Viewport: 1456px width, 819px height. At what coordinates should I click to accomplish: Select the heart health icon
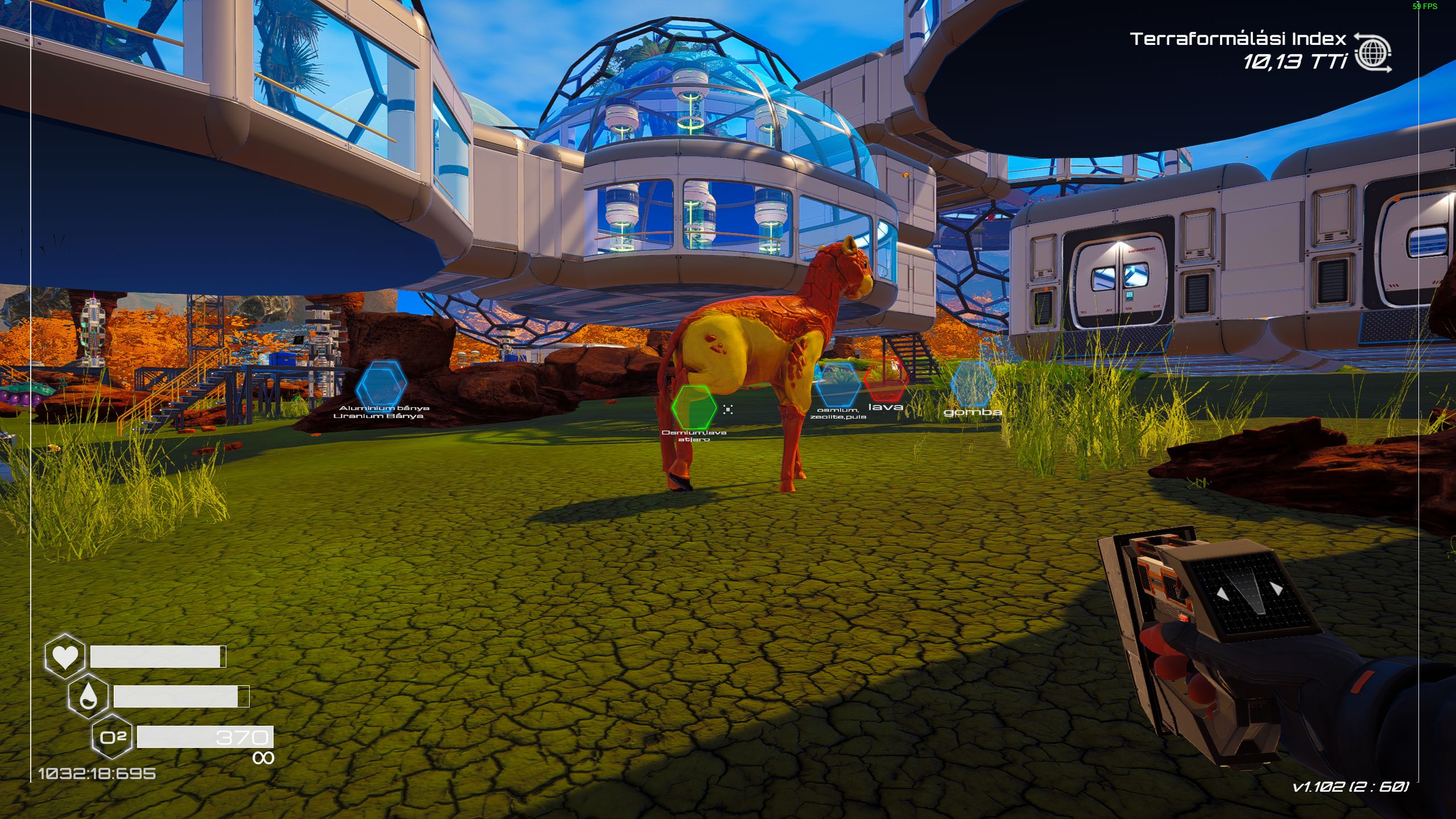pyautogui.click(x=65, y=656)
